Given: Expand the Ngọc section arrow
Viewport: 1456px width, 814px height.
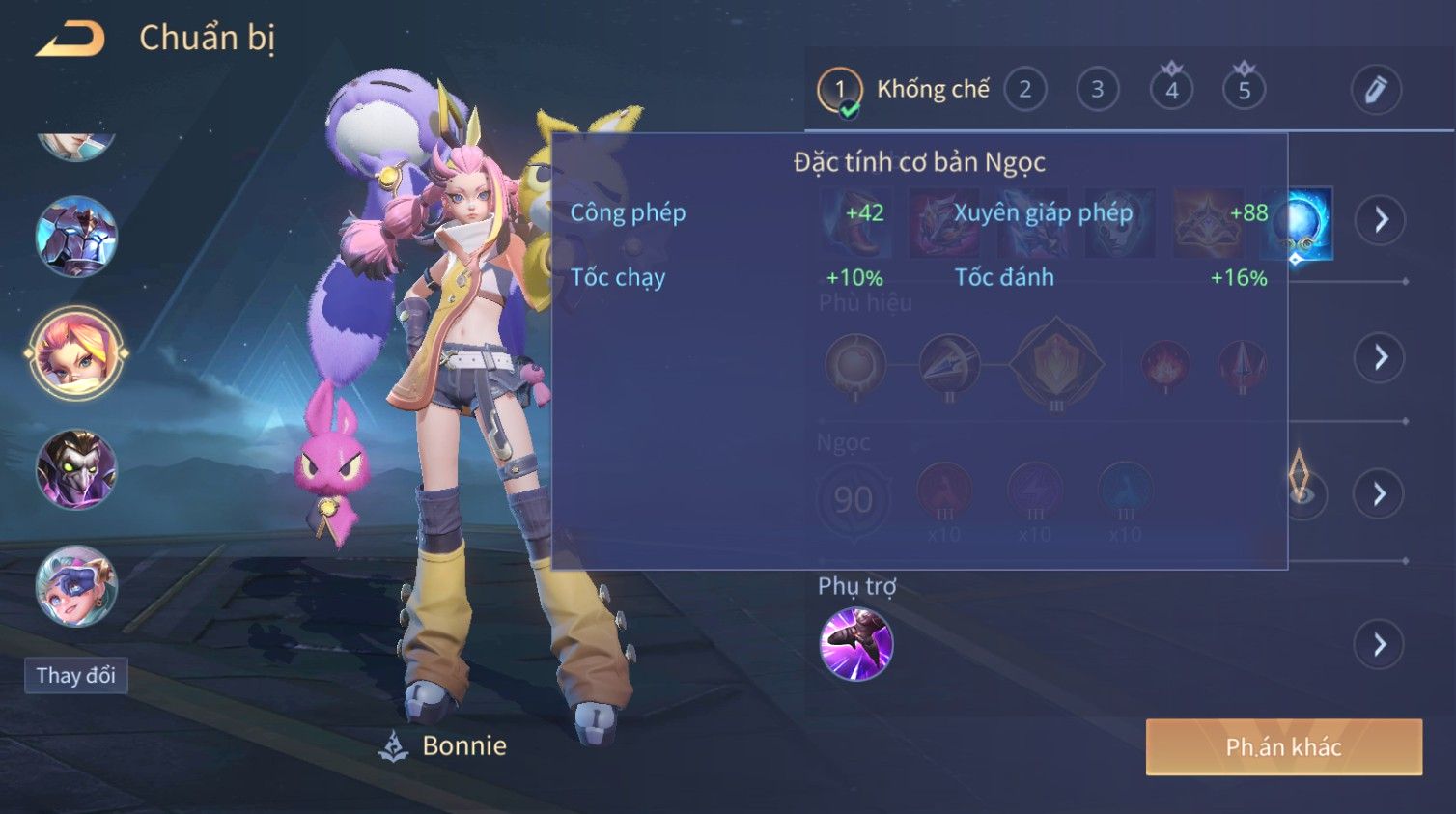Looking at the screenshot, I should (1381, 494).
